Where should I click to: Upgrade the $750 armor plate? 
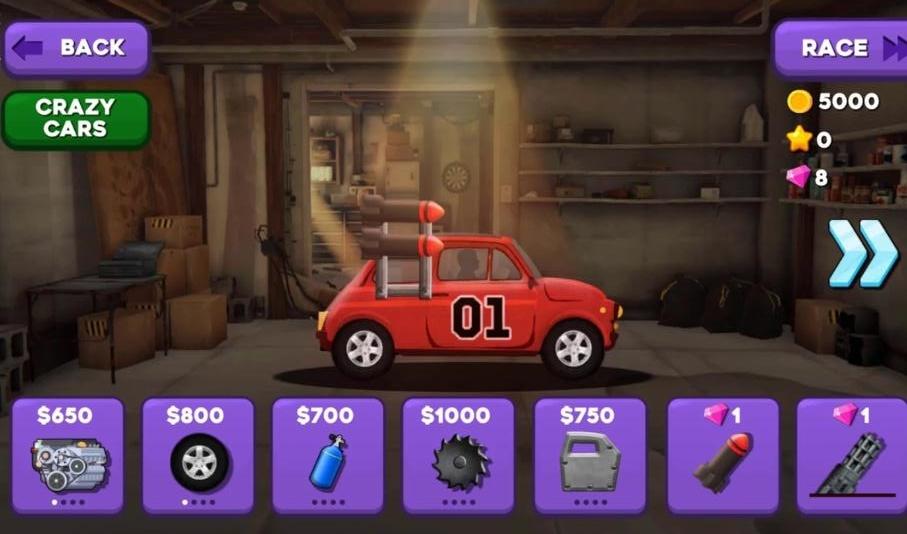pos(589,455)
